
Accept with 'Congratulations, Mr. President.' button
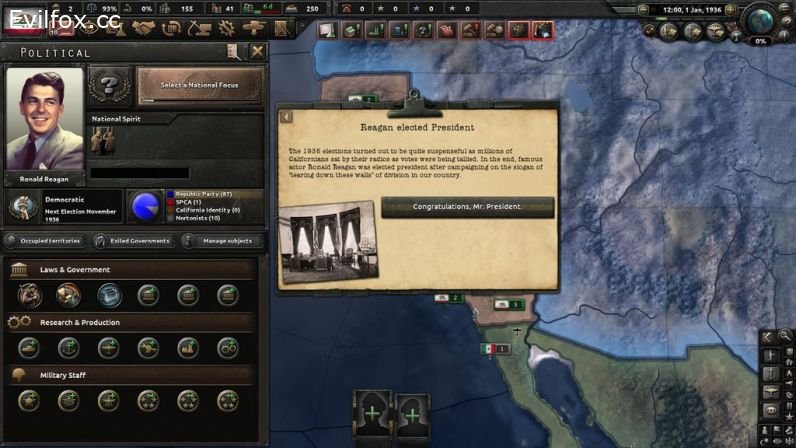[467, 207]
